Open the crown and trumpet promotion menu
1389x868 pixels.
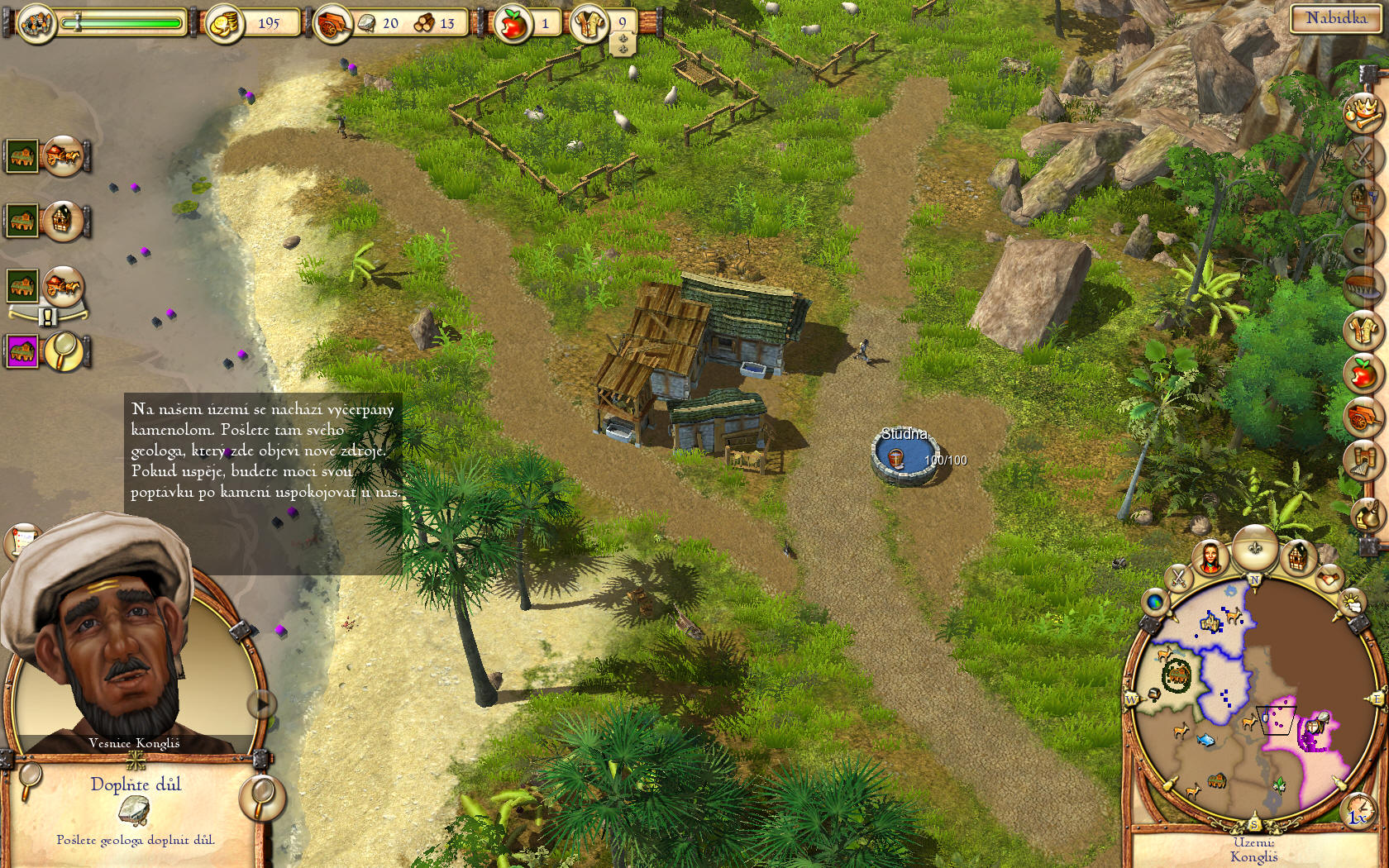pos(1363,113)
